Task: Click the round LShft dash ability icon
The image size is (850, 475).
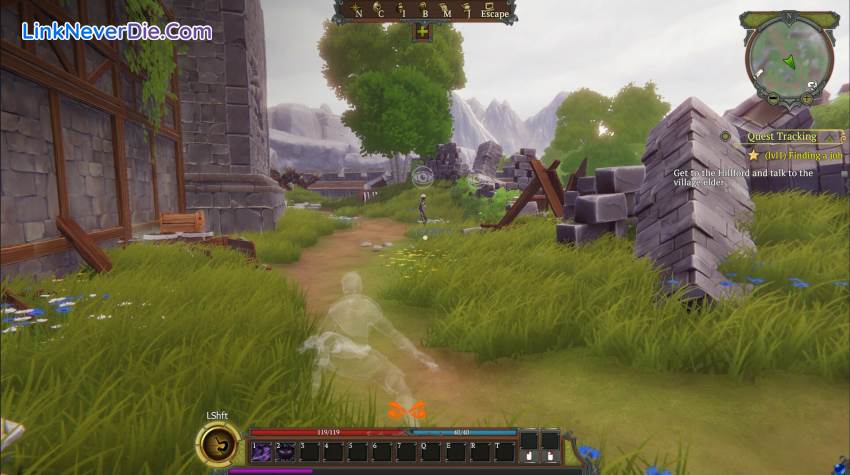Action: click(x=218, y=443)
